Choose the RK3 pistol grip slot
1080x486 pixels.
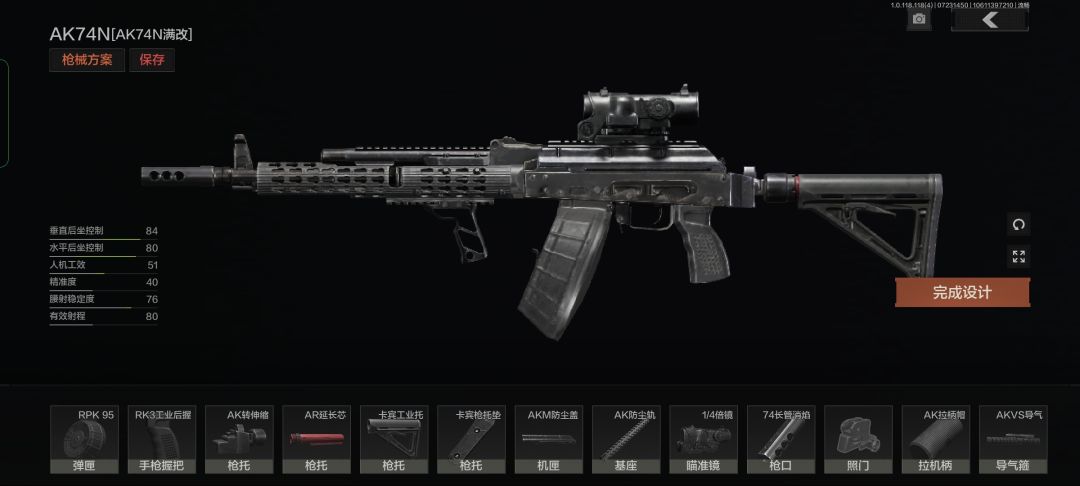pos(163,440)
